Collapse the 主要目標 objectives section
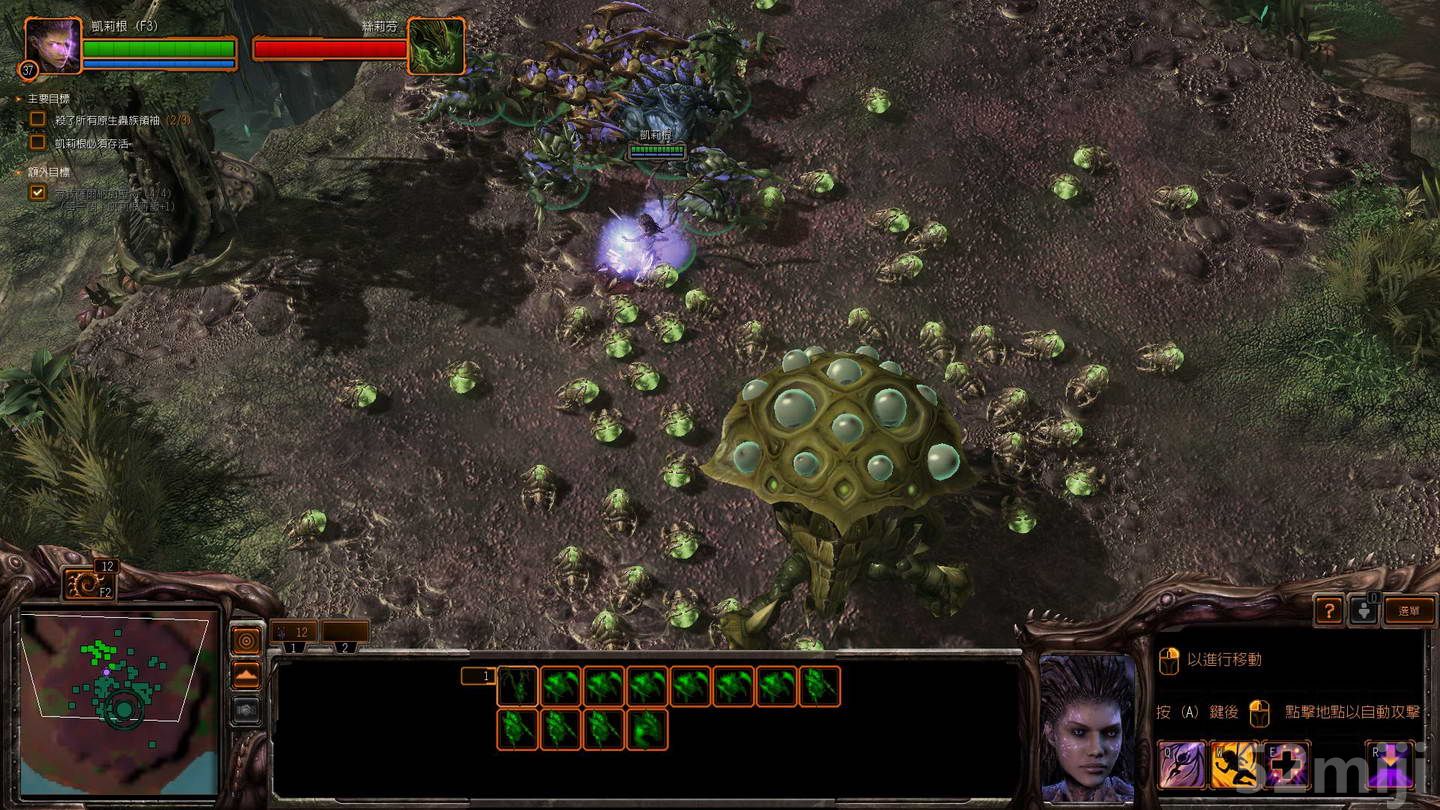Image resolution: width=1440 pixels, height=810 pixels. click(16, 99)
